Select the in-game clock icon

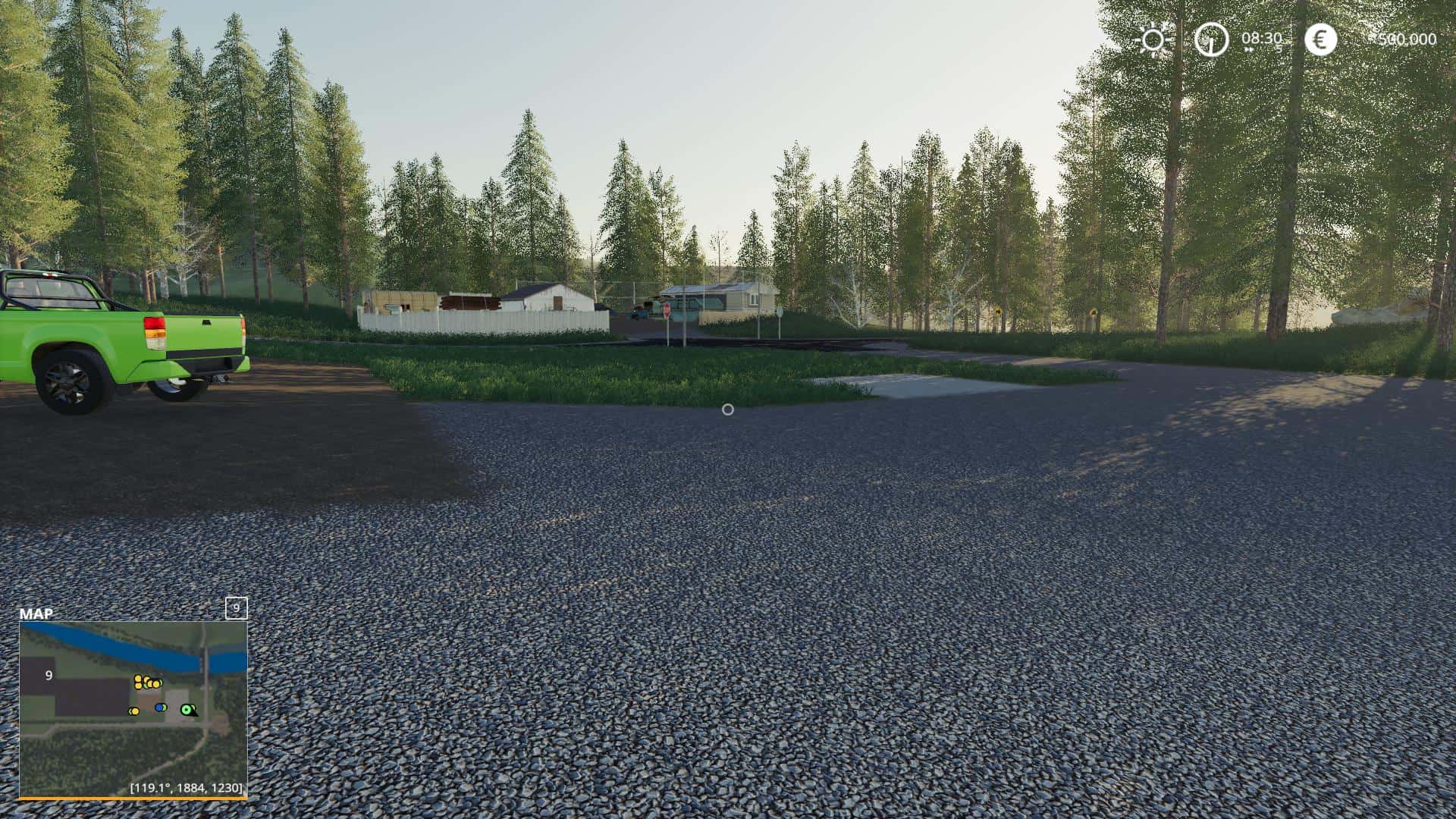(x=1211, y=39)
